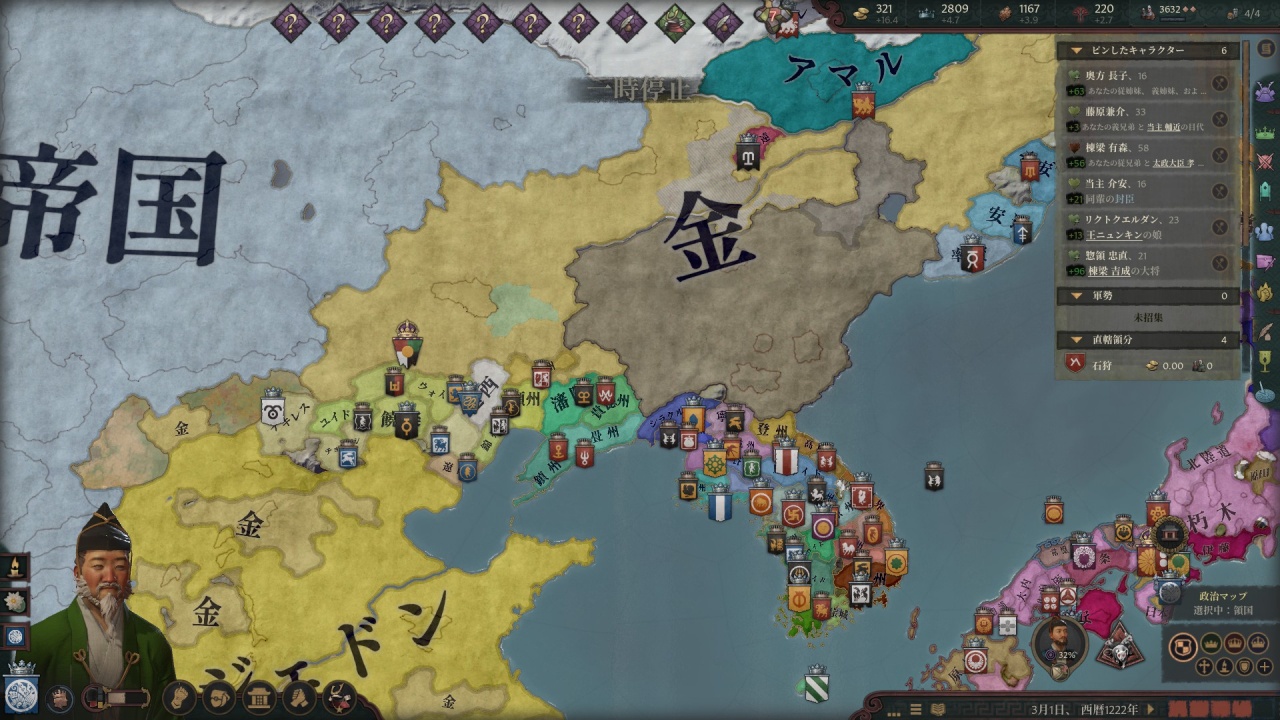Viewport: 1280px width, 720px height.
Task: Open the handshake bottom bar button
Action: point(299,696)
